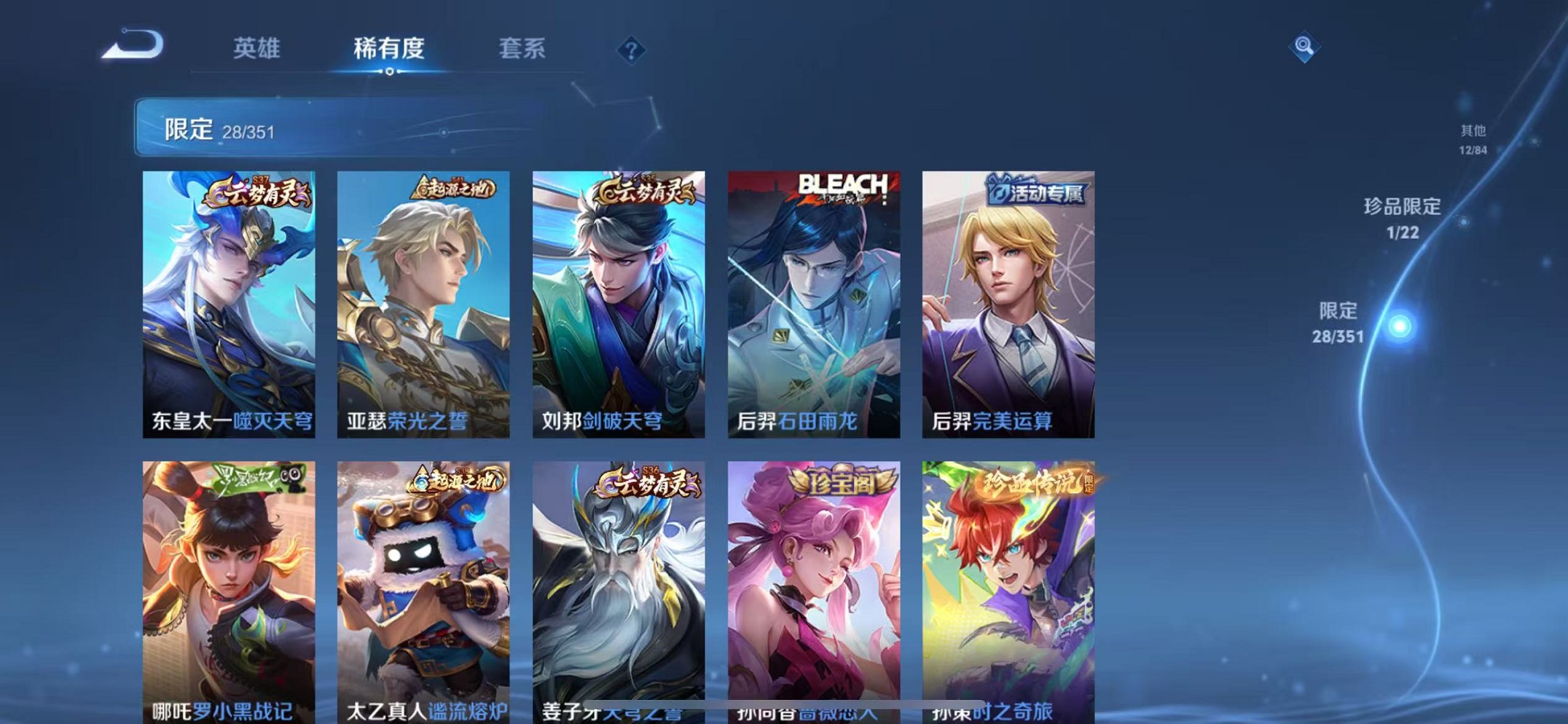Switch to the 套系 tab

522,49
